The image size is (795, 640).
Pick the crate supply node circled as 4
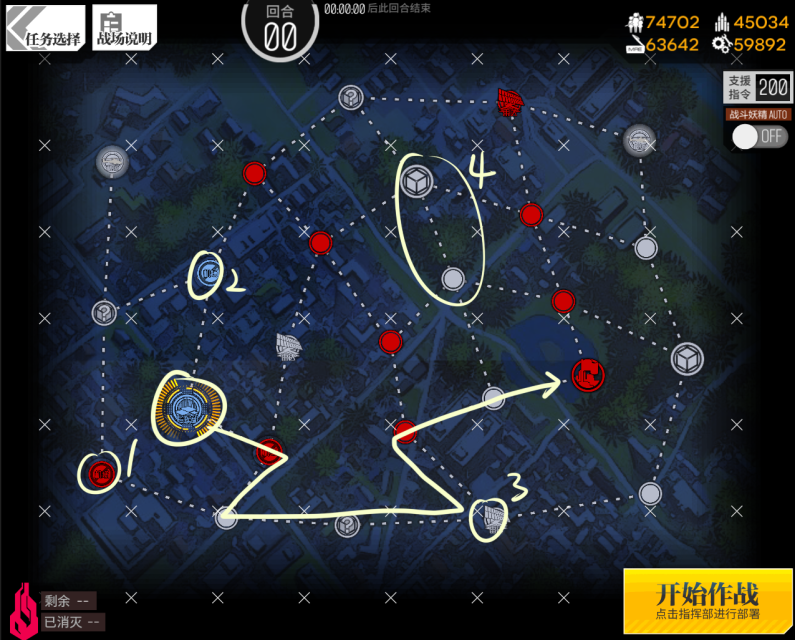pyautogui.click(x=416, y=181)
